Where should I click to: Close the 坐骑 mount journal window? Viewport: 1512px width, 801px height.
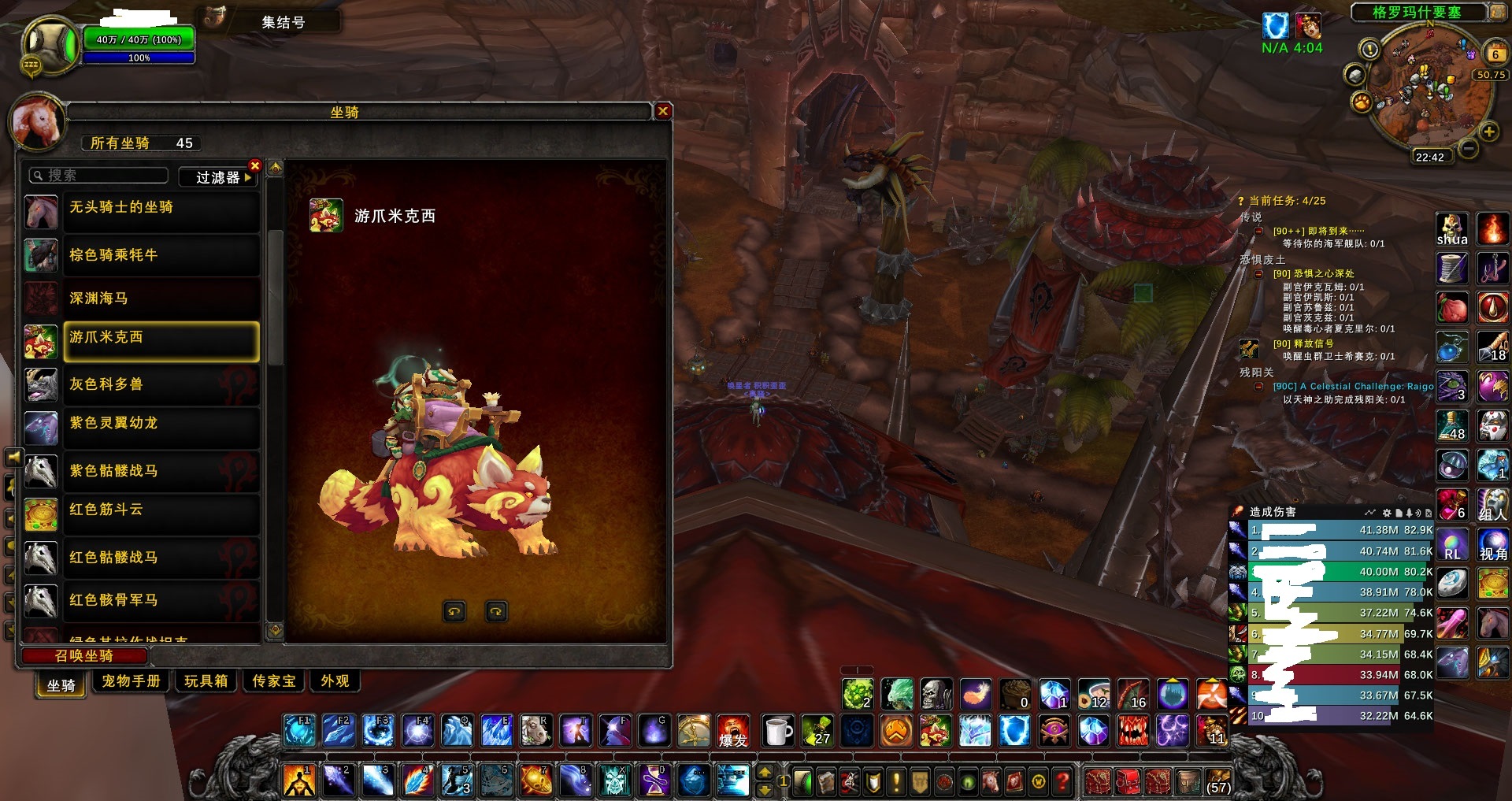[x=663, y=111]
